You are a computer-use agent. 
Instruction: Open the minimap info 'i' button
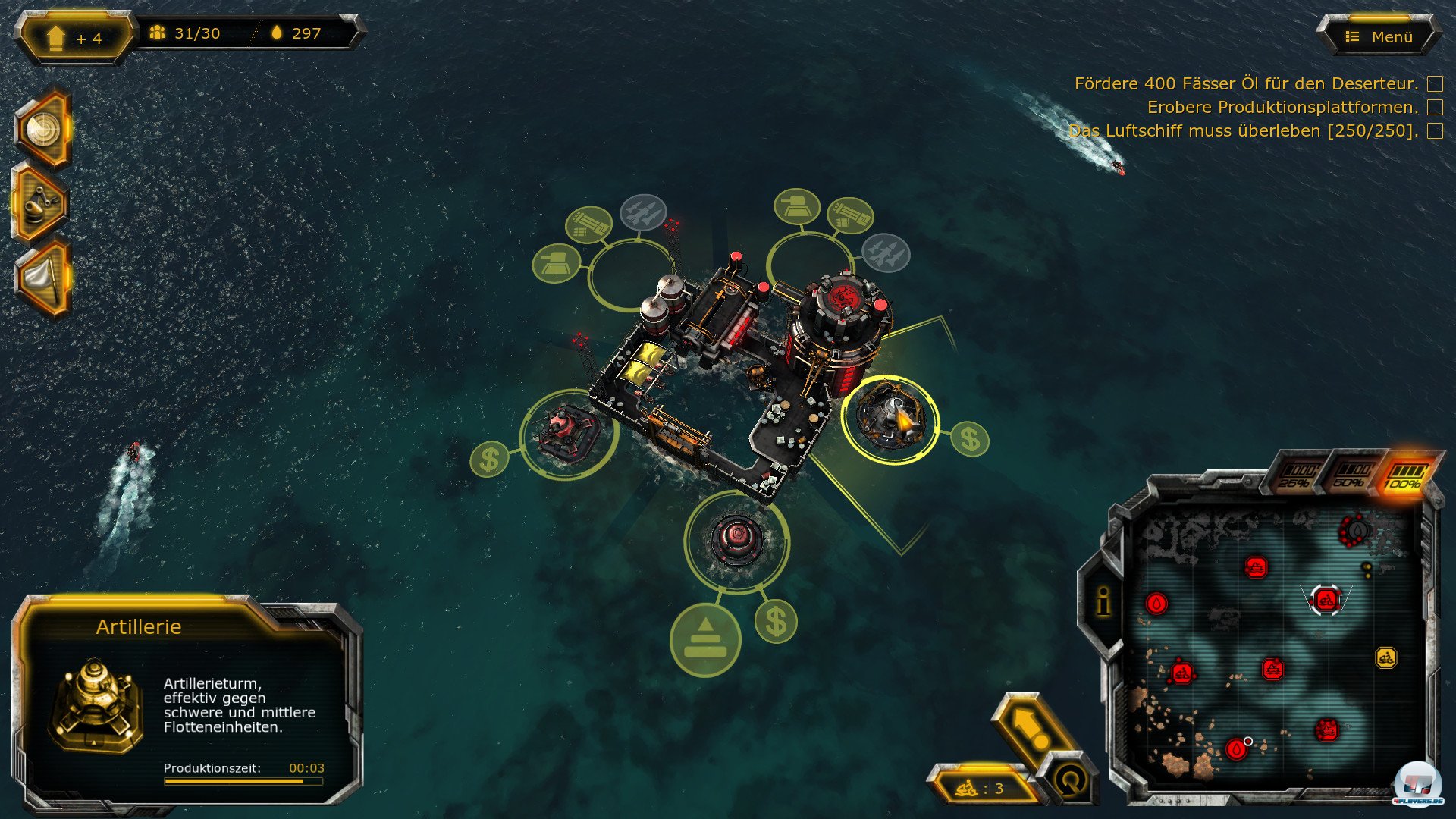pos(1103,601)
